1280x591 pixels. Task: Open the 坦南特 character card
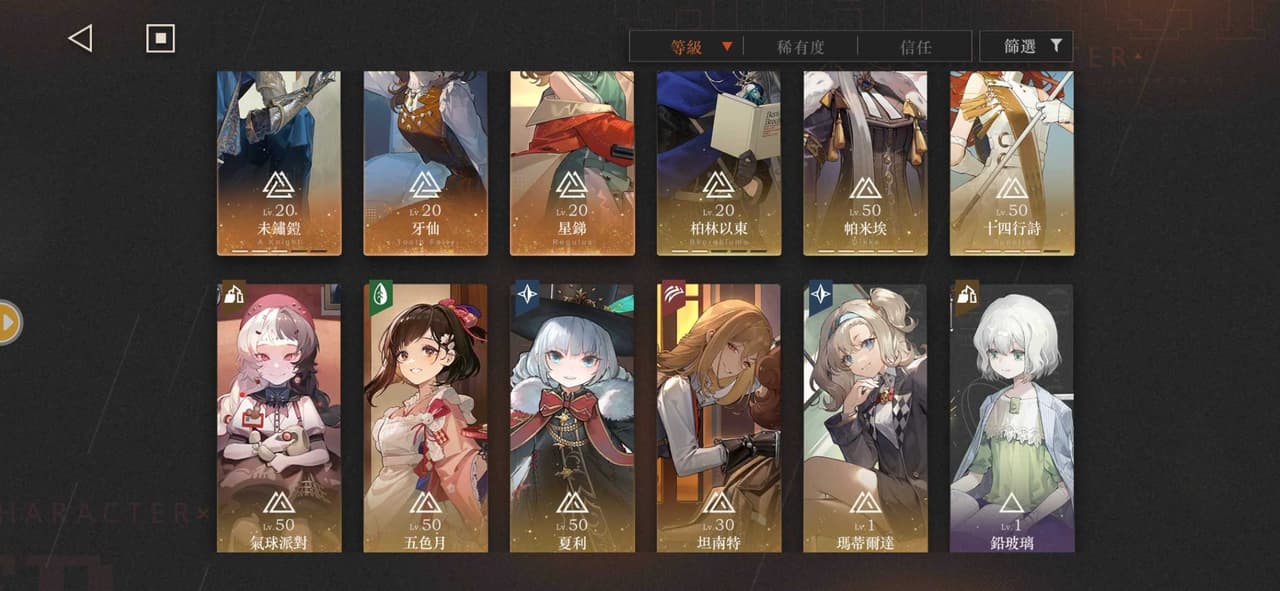719,418
